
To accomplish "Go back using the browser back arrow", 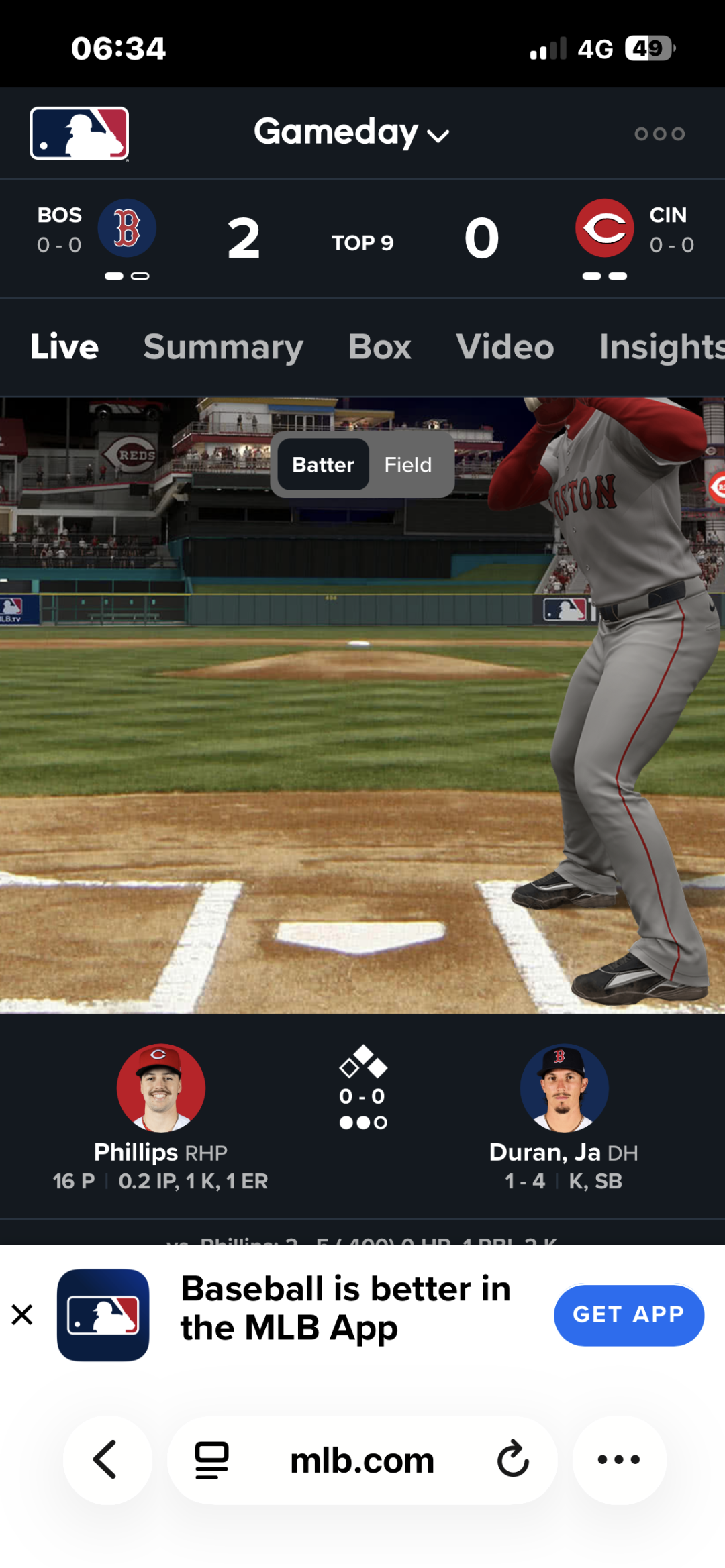I will pyautogui.click(x=107, y=1459).
